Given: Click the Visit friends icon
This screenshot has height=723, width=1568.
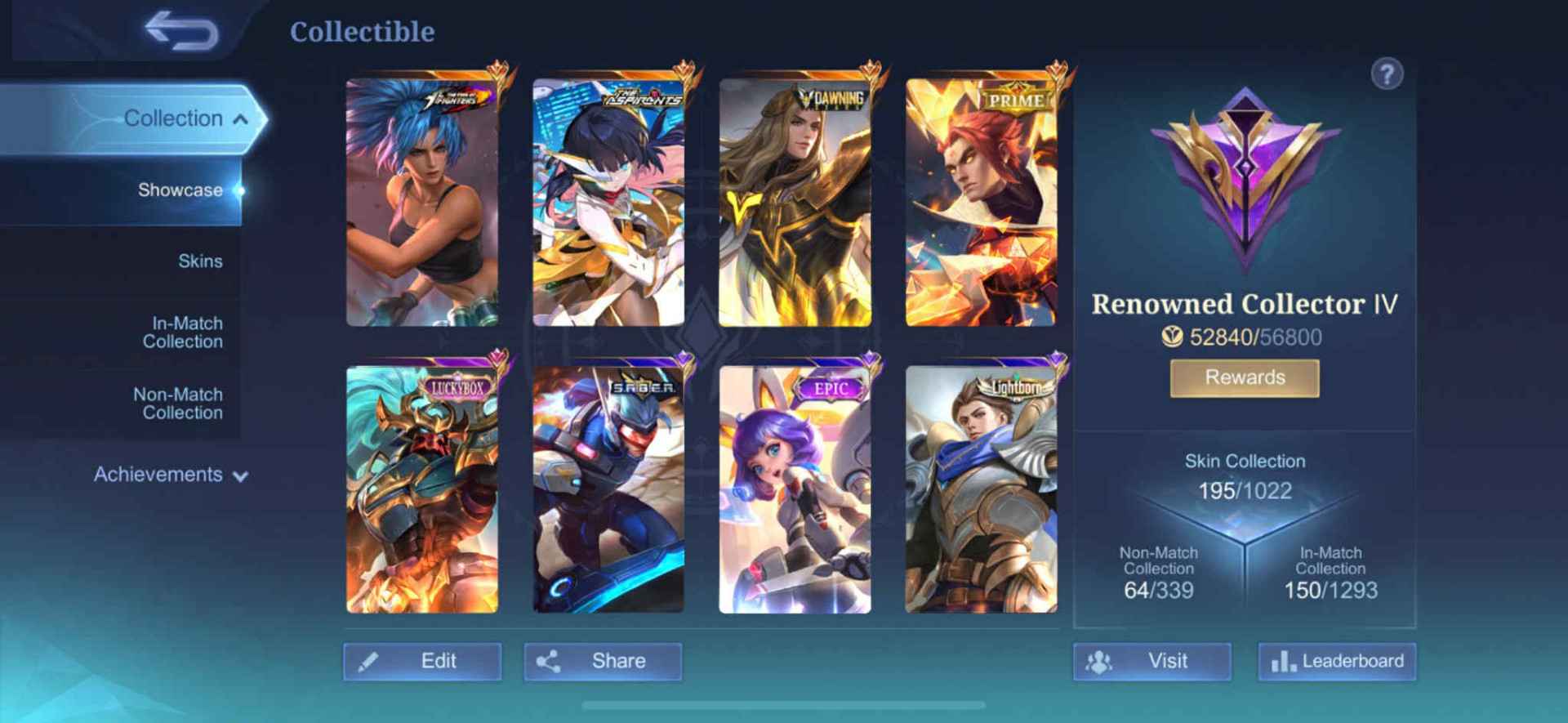Looking at the screenshot, I should point(1098,660).
